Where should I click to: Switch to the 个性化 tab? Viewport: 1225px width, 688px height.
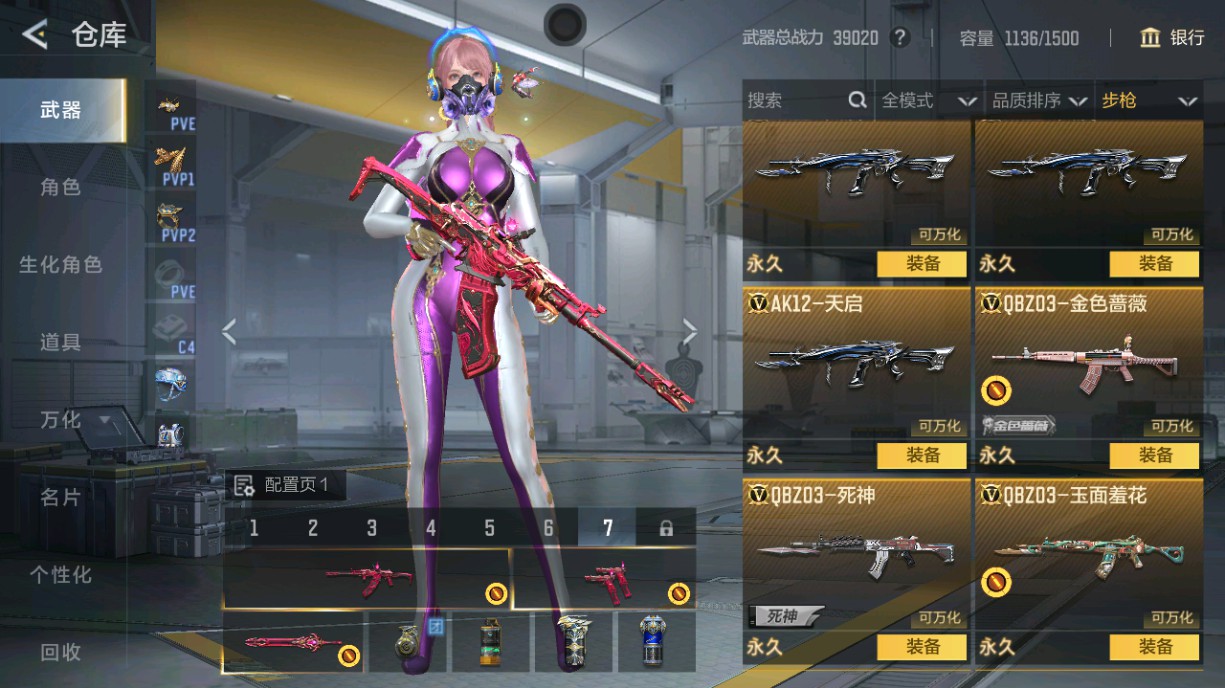tap(61, 575)
